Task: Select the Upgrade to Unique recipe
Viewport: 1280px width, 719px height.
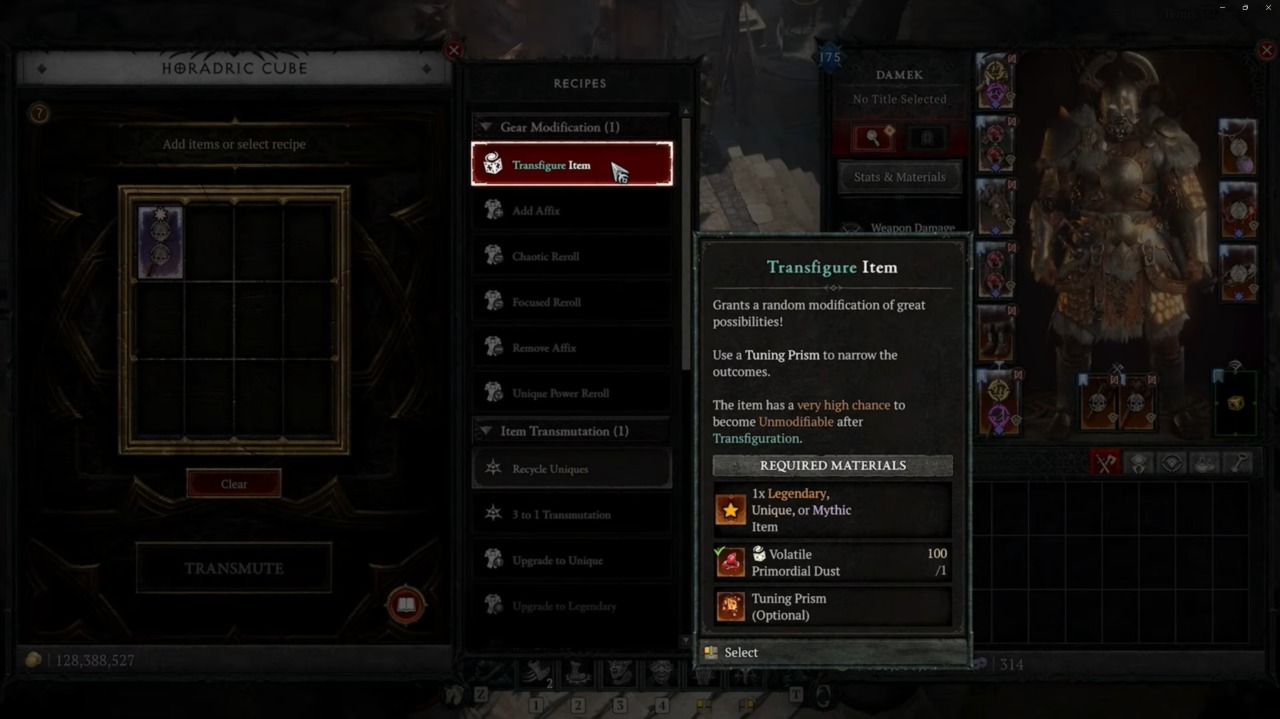Action: click(x=571, y=560)
